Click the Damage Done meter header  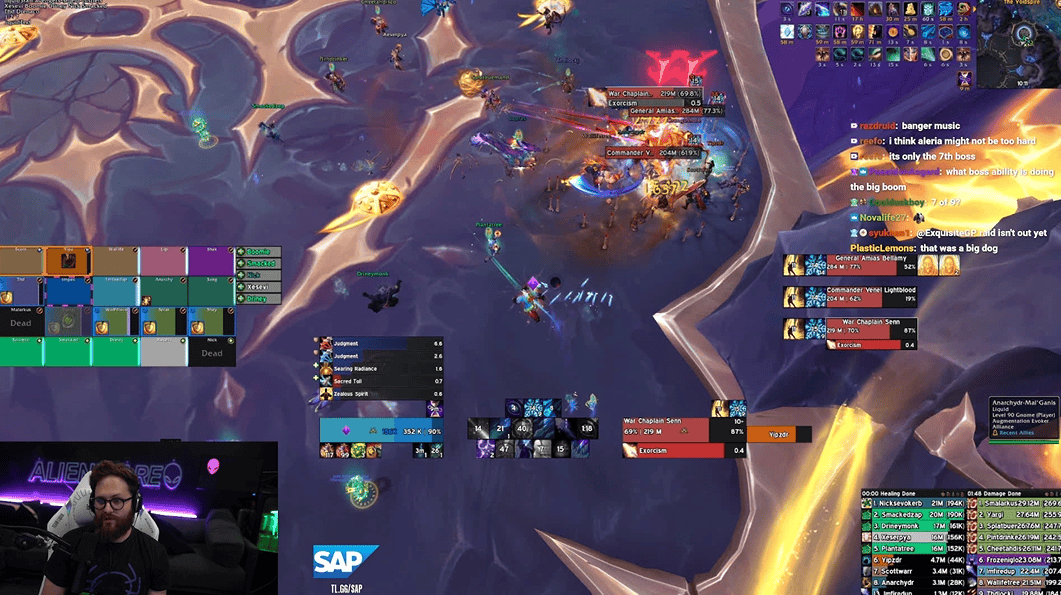pos(1010,493)
